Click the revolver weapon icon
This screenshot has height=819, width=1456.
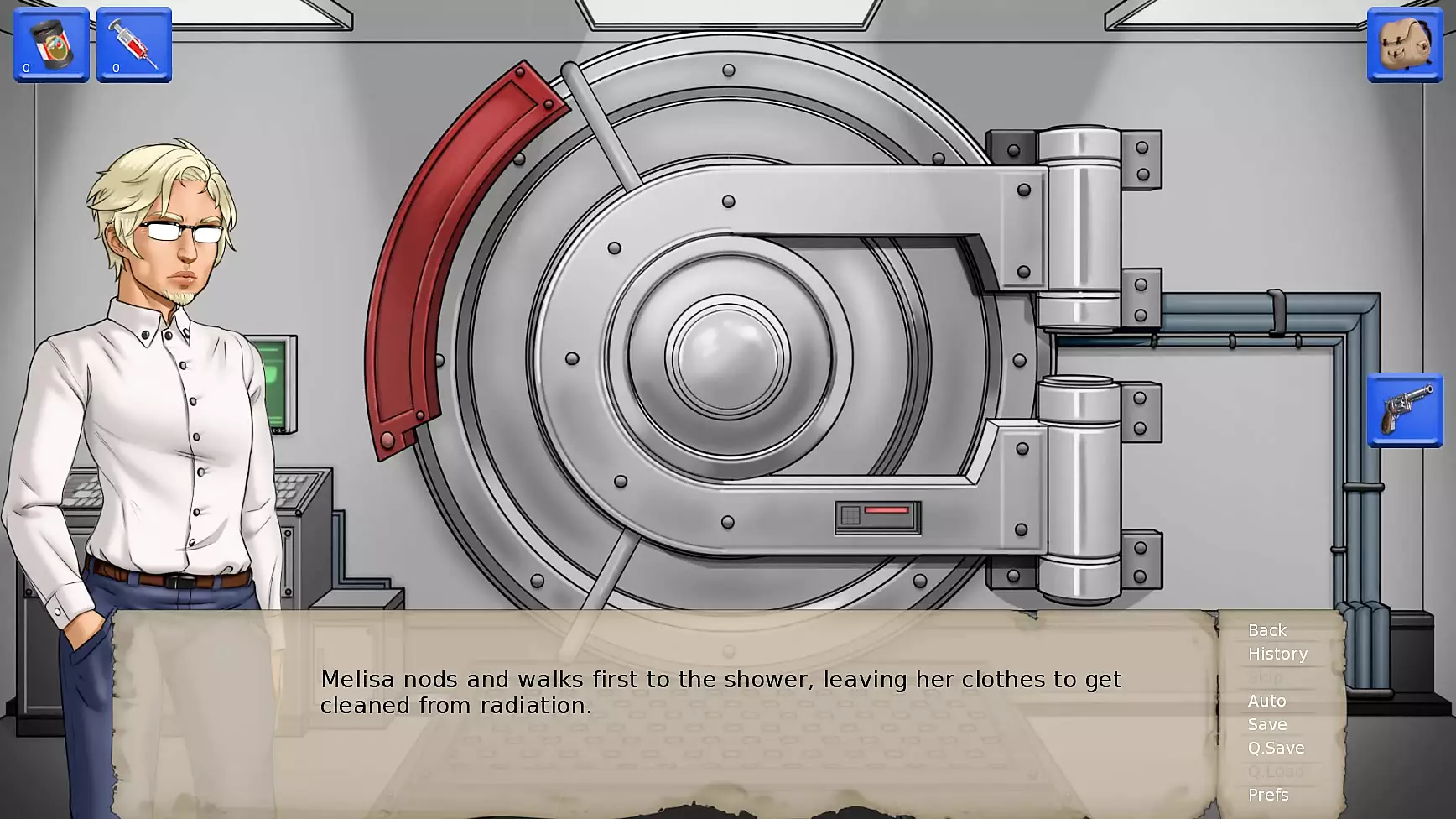pyautogui.click(x=1405, y=410)
